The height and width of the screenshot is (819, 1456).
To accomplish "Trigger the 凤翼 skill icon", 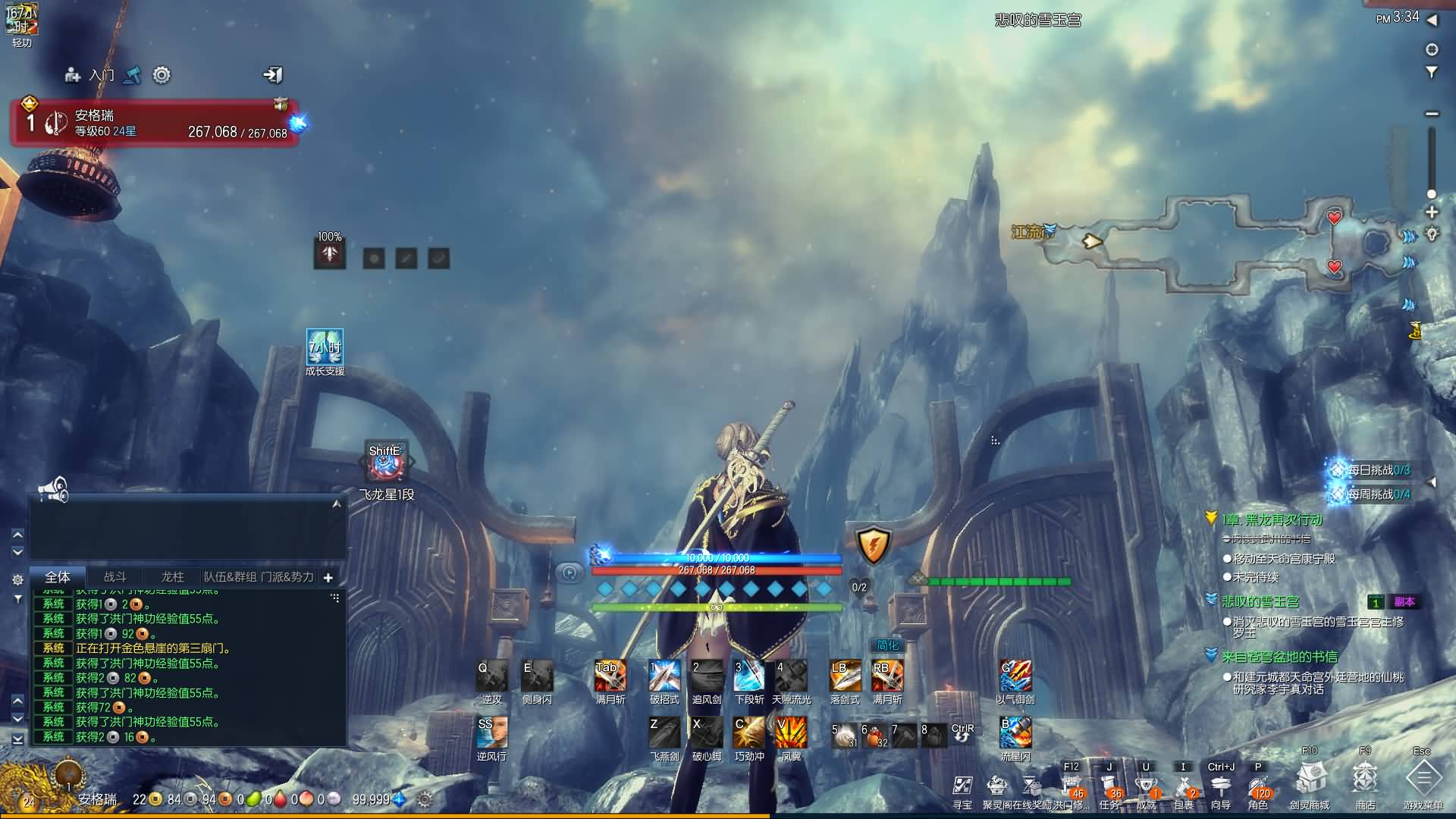I will click(x=791, y=733).
